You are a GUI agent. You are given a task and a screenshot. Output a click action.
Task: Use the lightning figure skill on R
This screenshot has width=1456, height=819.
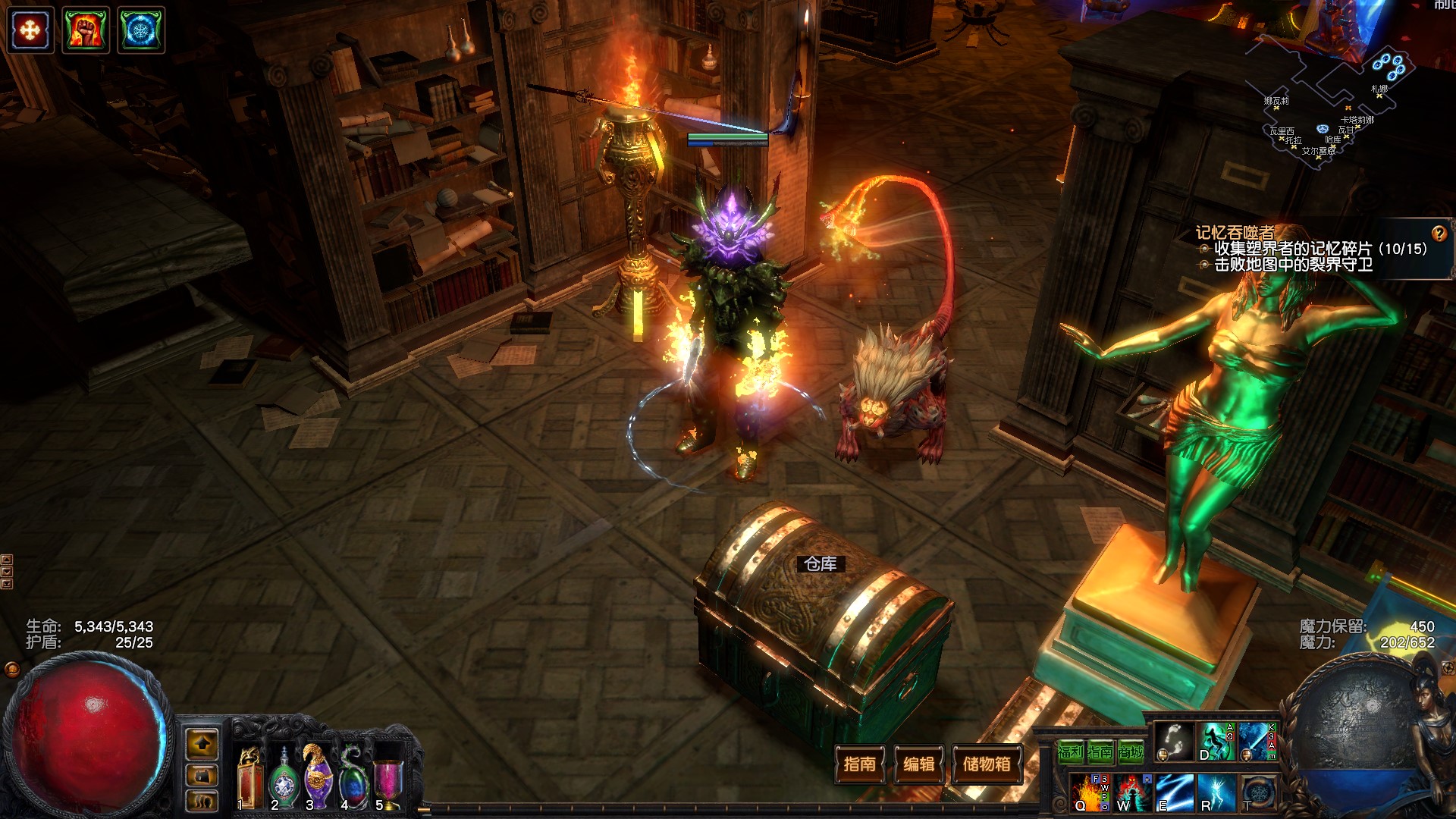coord(1216,792)
